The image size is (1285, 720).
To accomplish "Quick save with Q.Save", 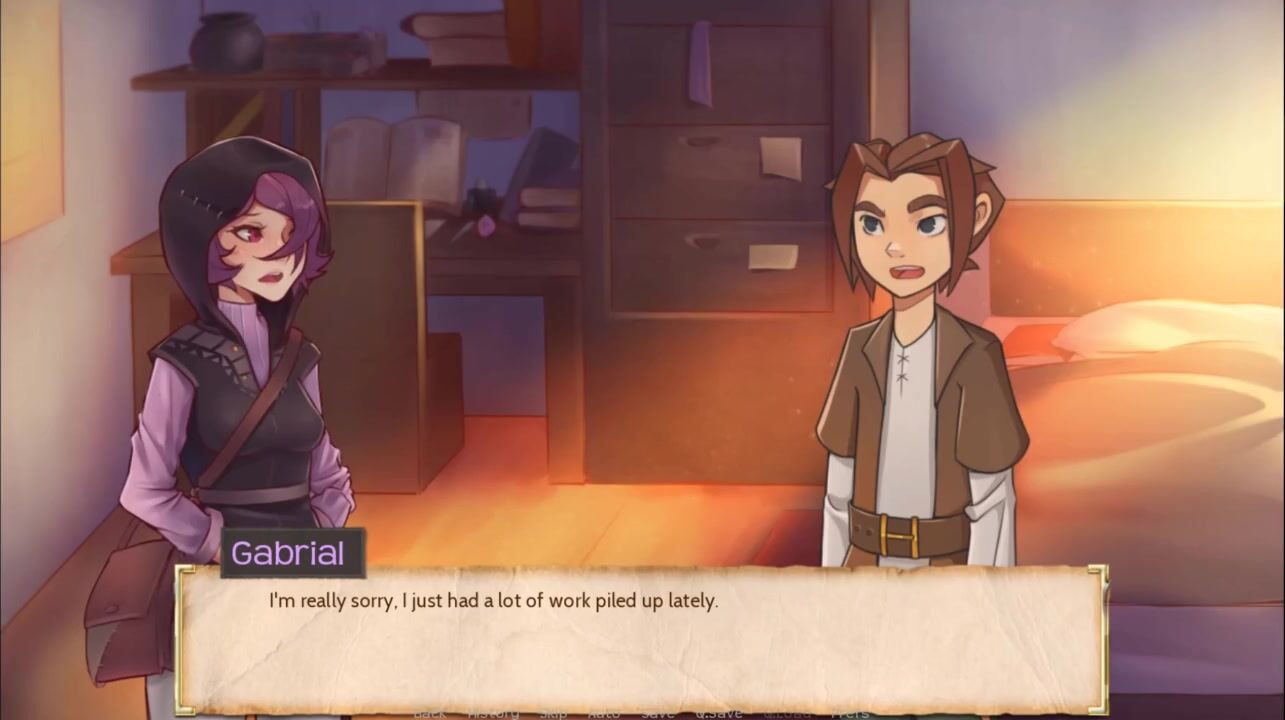I will pos(720,713).
